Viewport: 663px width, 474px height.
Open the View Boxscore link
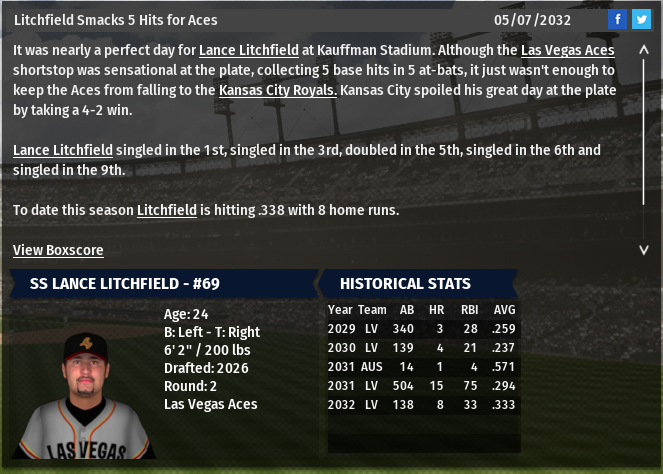click(x=58, y=250)
